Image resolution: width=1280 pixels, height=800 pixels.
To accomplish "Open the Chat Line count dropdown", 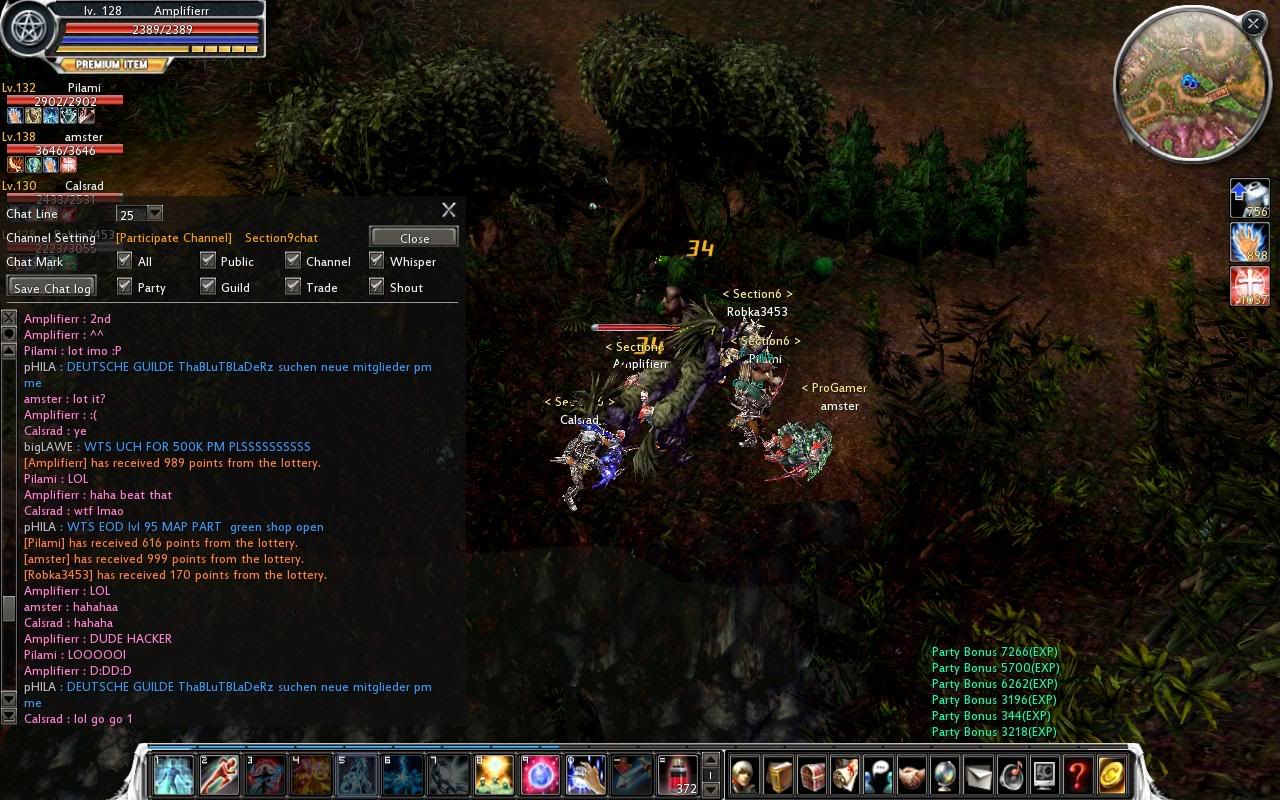I will click(155, 213).
